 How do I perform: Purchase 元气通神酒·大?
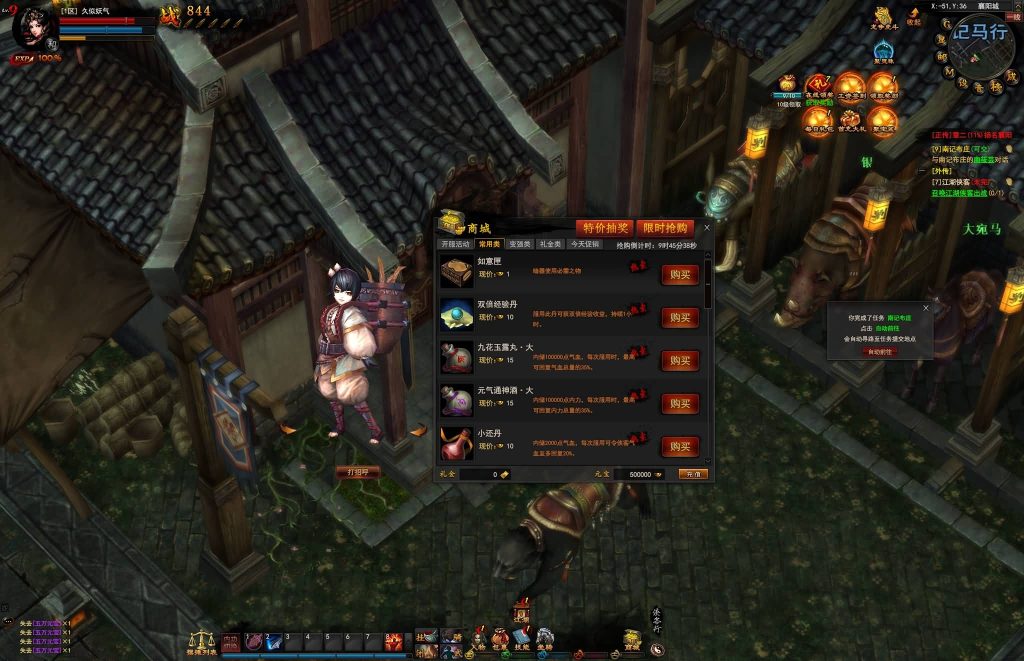680,404
